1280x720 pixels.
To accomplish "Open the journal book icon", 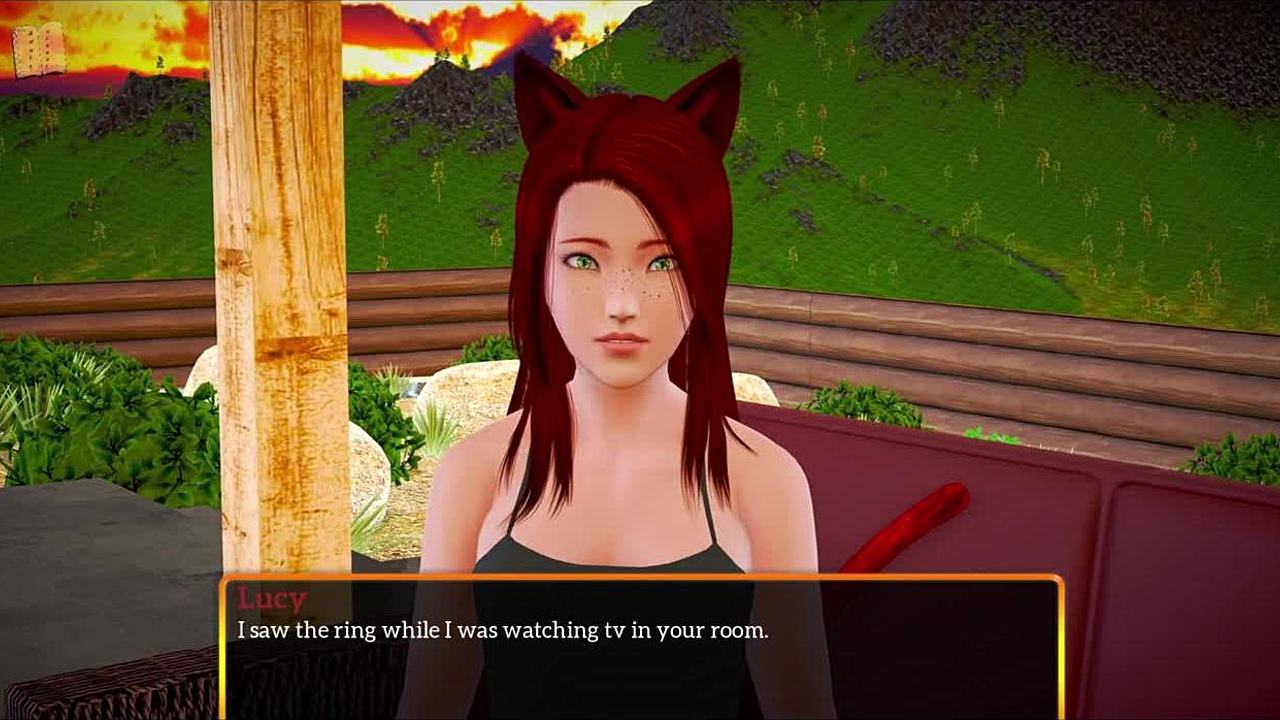I will point(38,50).
